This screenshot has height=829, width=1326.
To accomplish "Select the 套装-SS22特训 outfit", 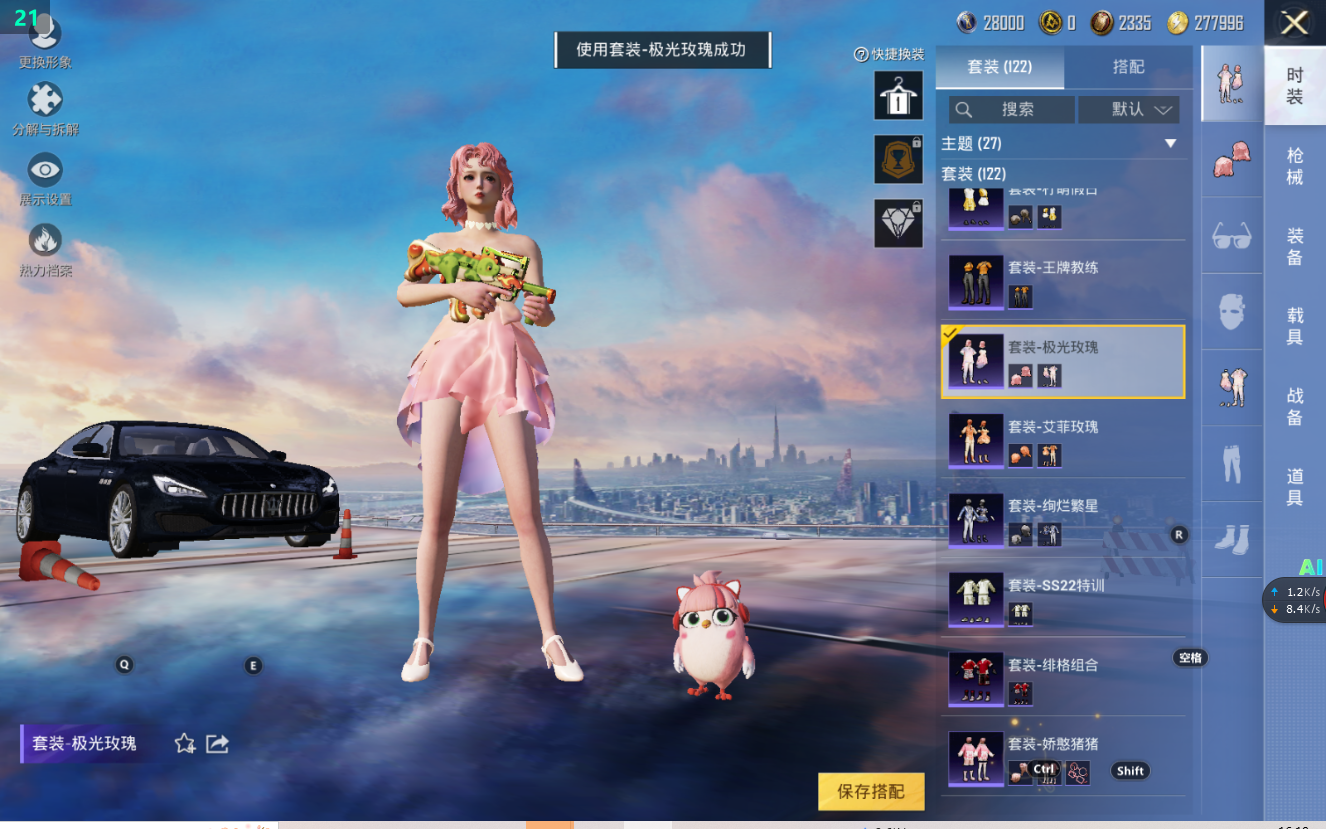I will 1063,599.
